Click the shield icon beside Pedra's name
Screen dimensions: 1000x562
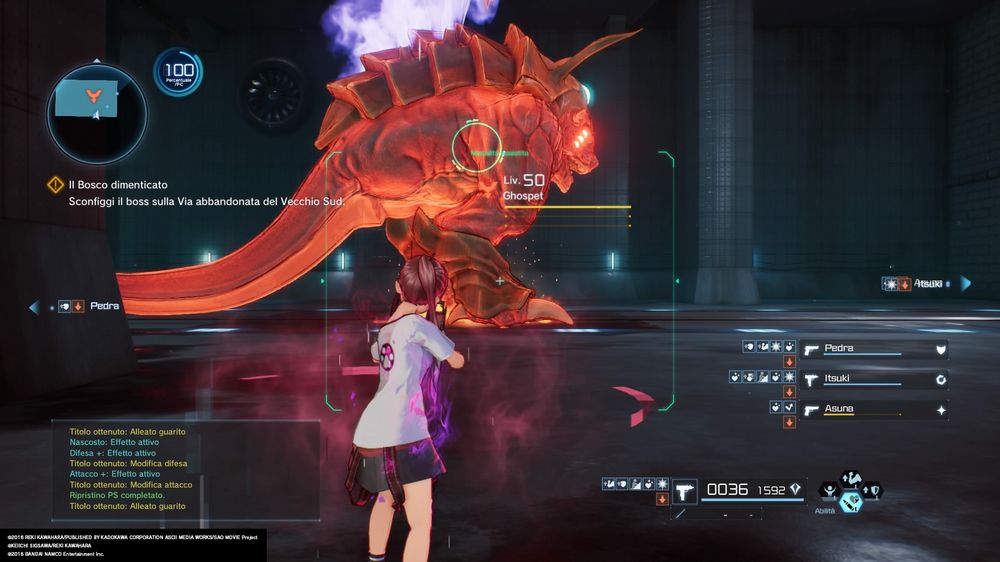click(x=940, y=349)
